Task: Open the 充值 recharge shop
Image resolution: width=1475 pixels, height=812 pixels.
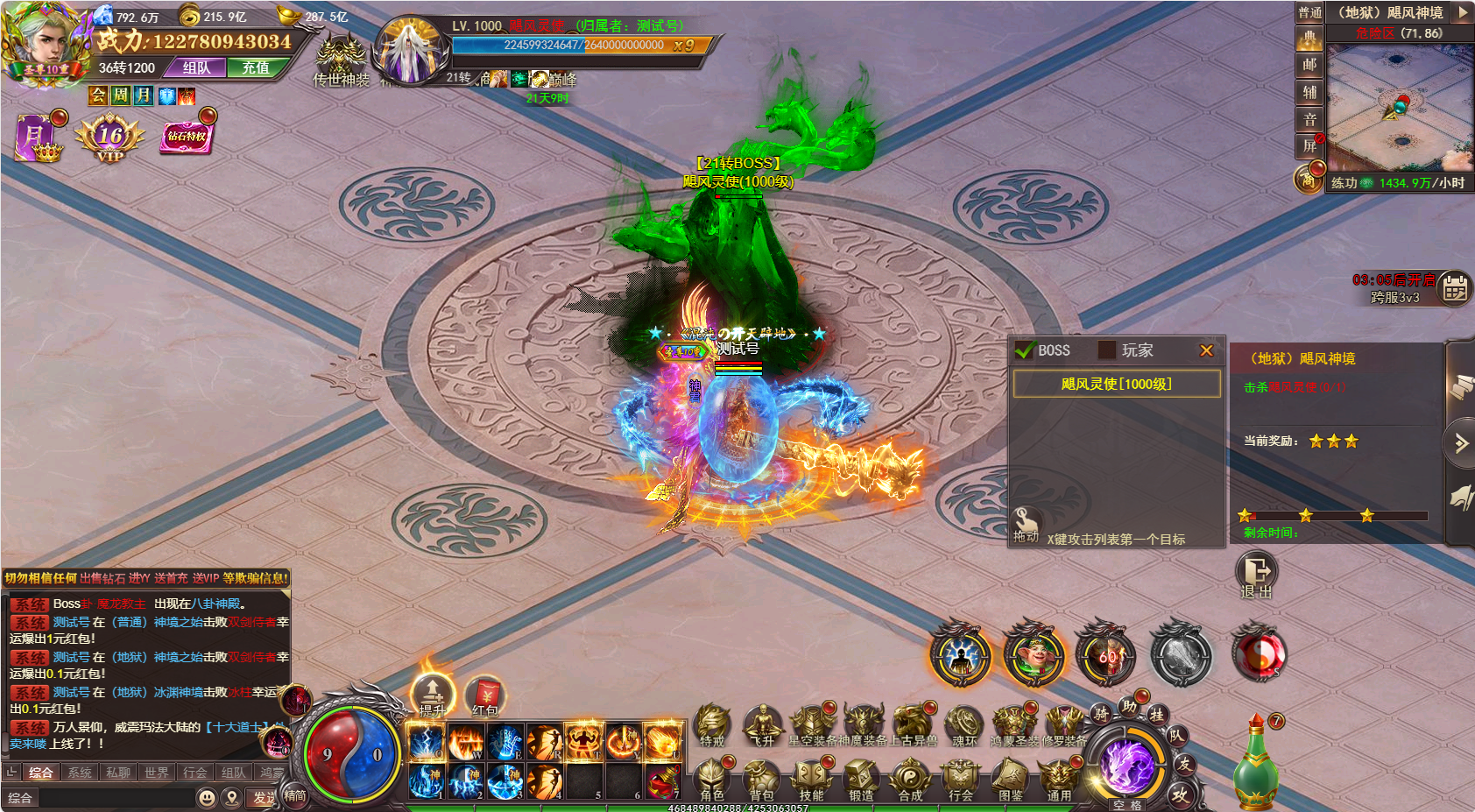Action: (256, 67)
